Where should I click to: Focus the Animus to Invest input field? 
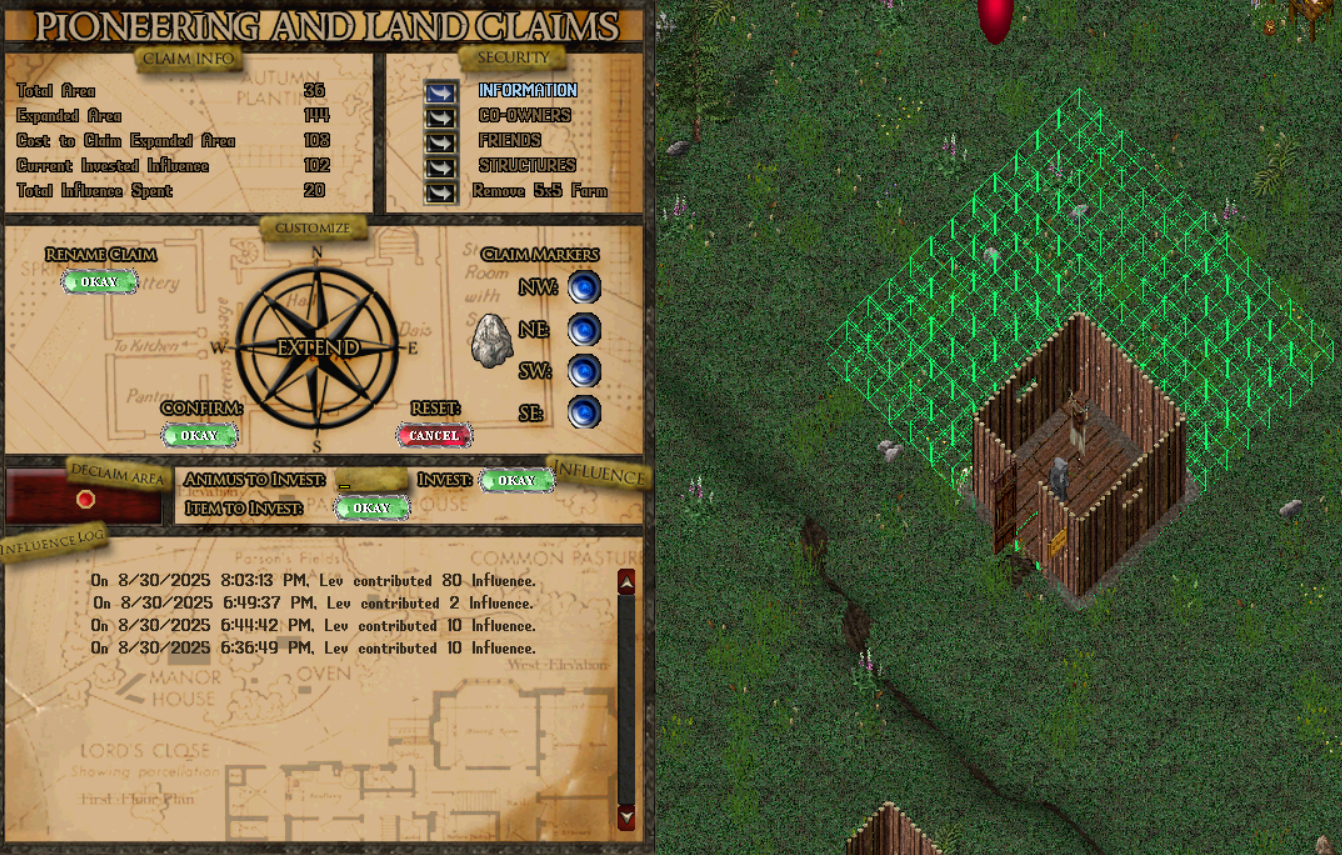pyautogui.click(x=371, y=481)
